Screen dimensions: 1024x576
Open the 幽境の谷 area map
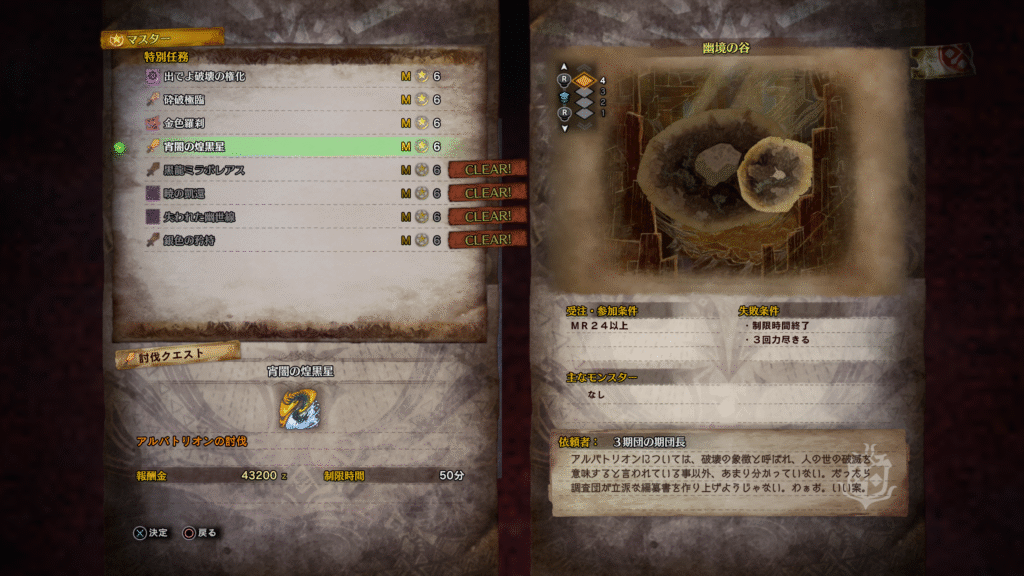721,172
